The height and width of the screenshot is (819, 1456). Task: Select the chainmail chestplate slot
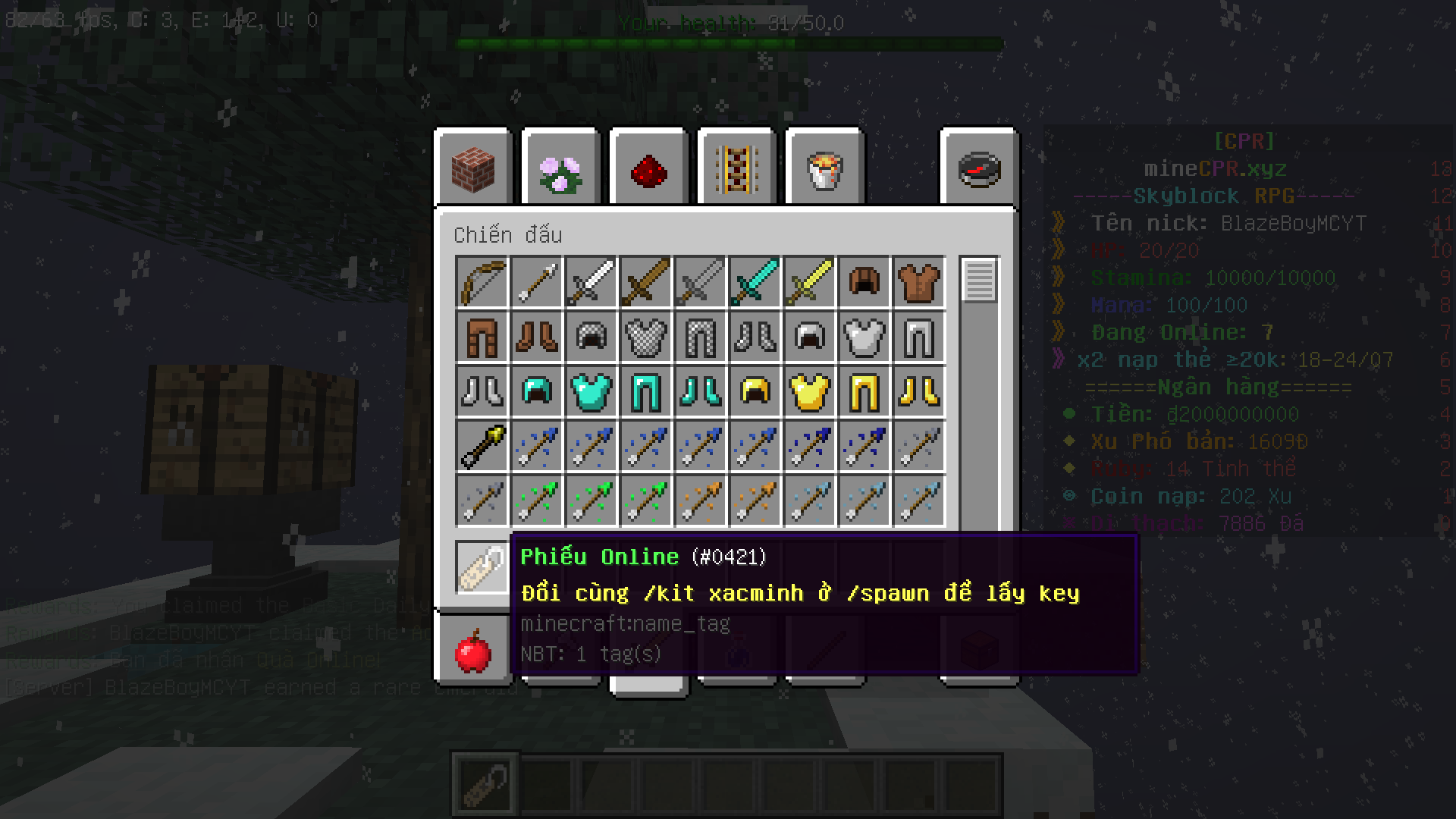646,337
